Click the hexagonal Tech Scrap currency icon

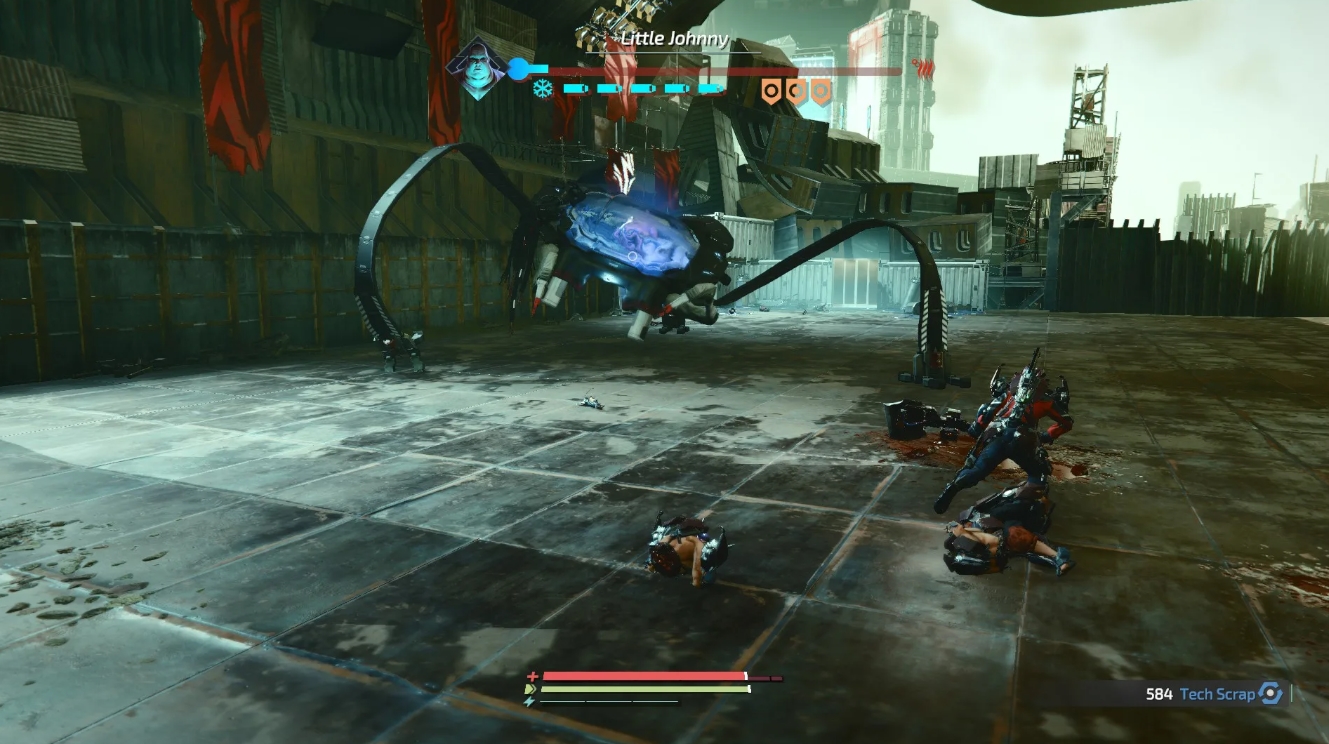tap(1269, 693)
